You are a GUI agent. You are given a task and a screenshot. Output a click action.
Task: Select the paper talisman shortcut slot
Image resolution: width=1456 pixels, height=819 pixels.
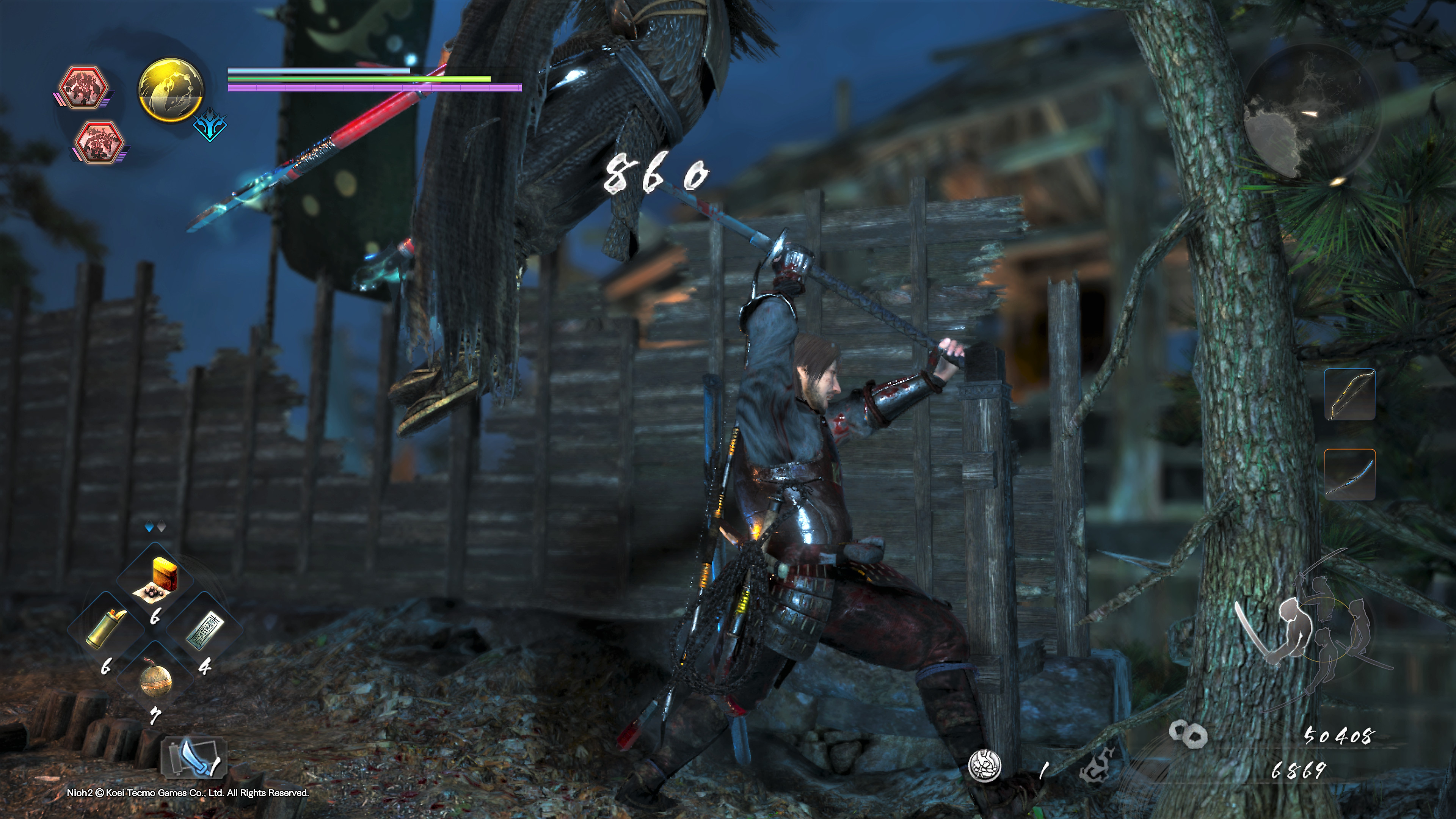(x=205, y=629)
